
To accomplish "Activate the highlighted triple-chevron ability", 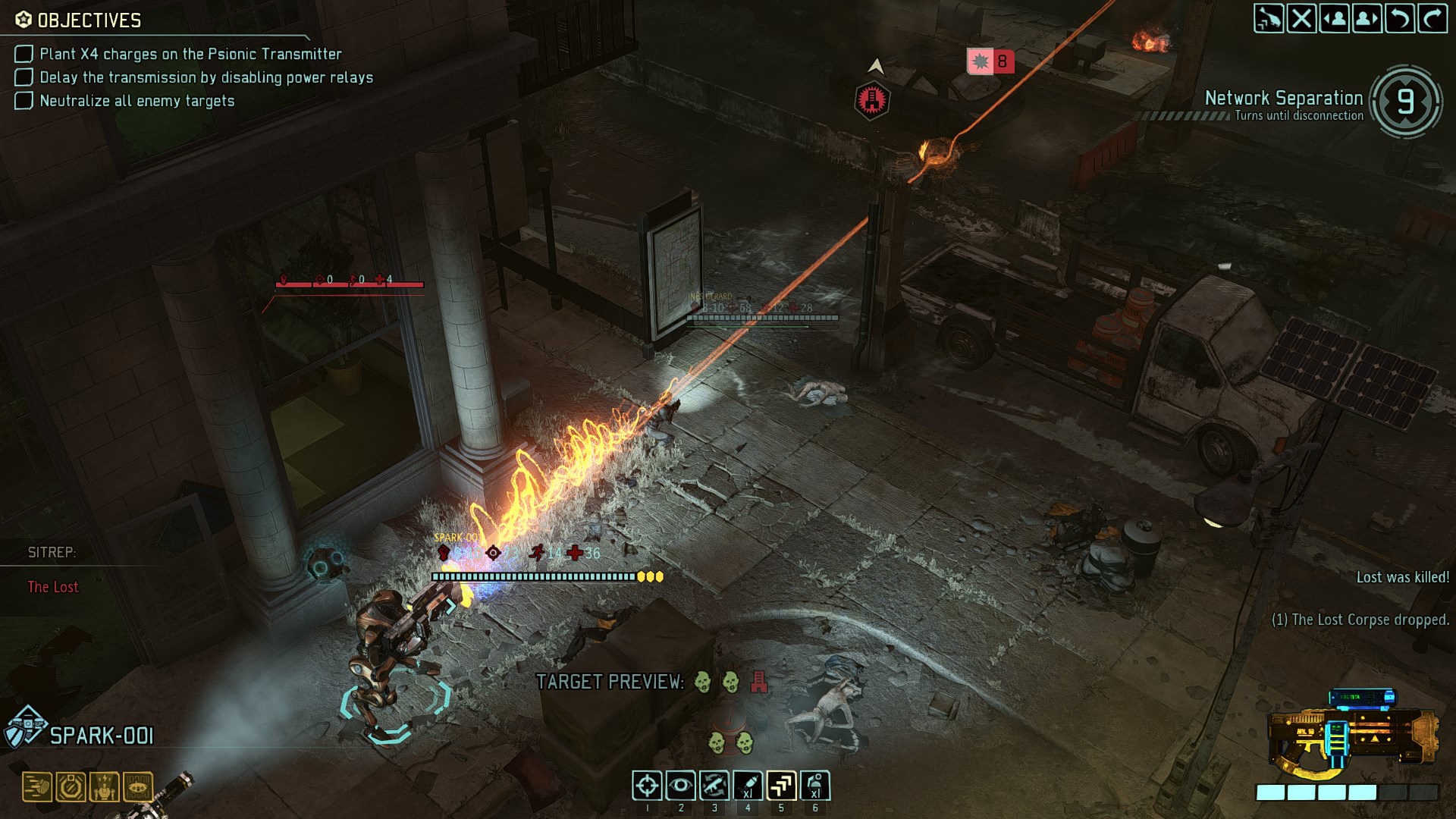I will click(781, 786).
